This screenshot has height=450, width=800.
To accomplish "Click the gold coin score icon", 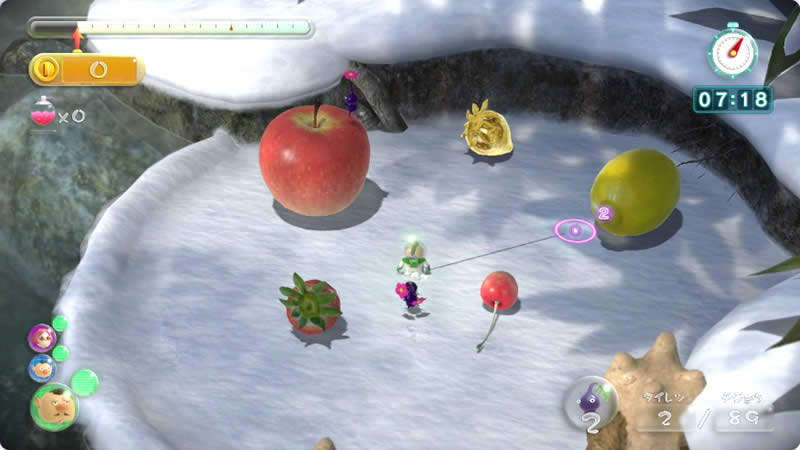I will (46, 69).
